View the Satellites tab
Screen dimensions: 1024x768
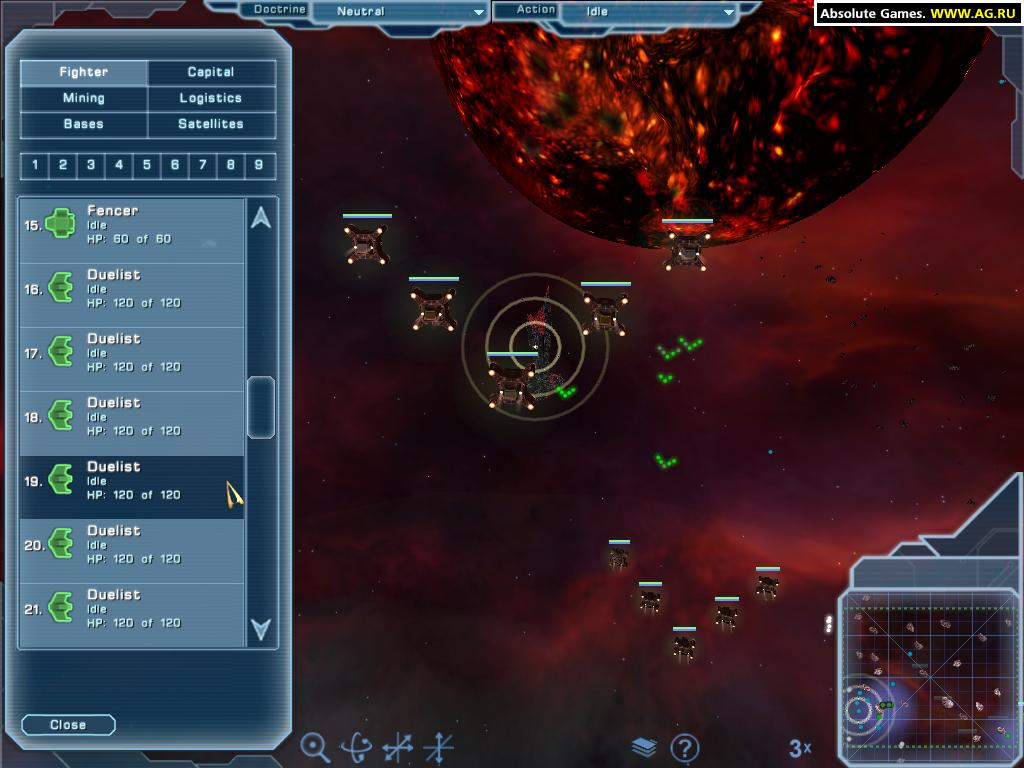[x=211, y=124]
